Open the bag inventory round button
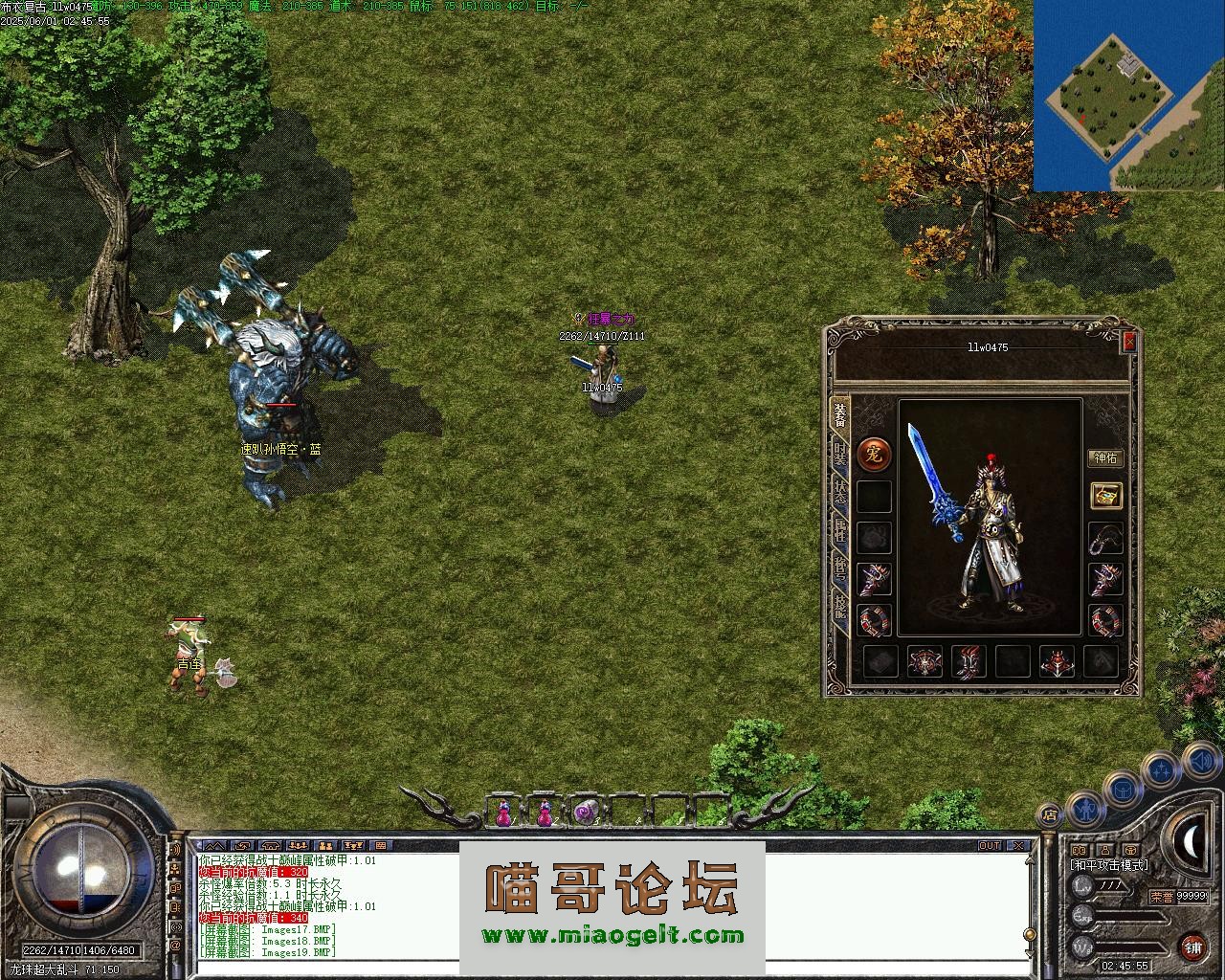Viewport: 1225px width, 980px height. click(1121, 791)
